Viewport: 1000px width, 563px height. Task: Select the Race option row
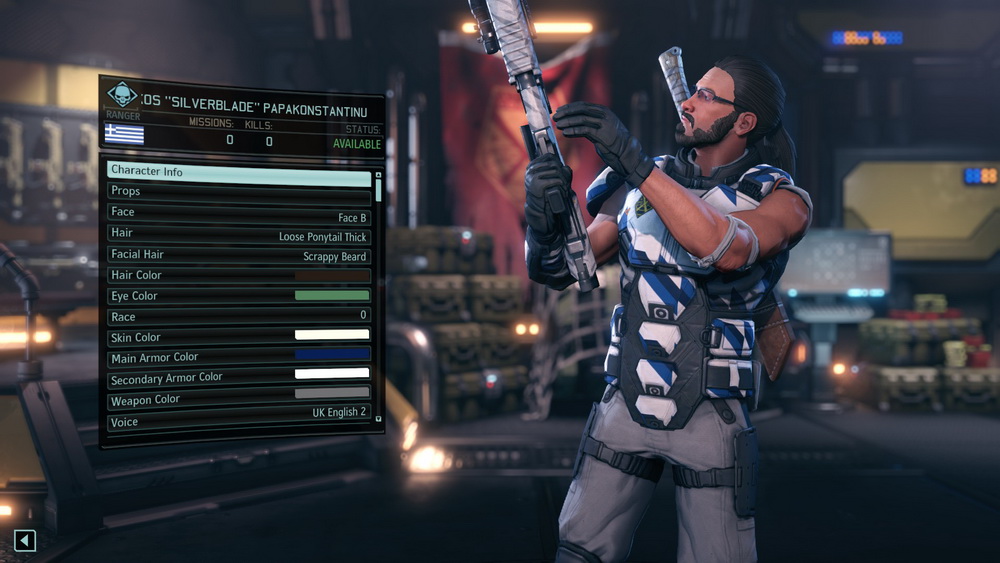239,317
